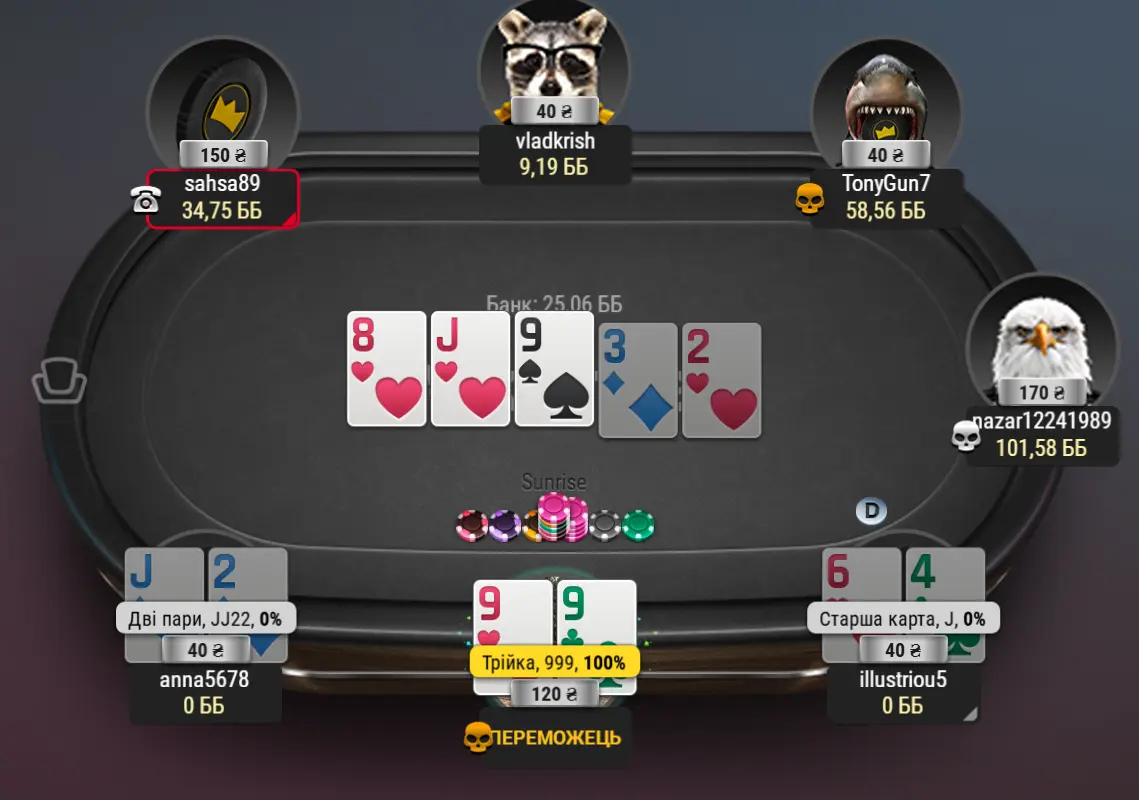Select the raccoon avatar above vladkrish
1139x800 pixels.
click(553, 55)
